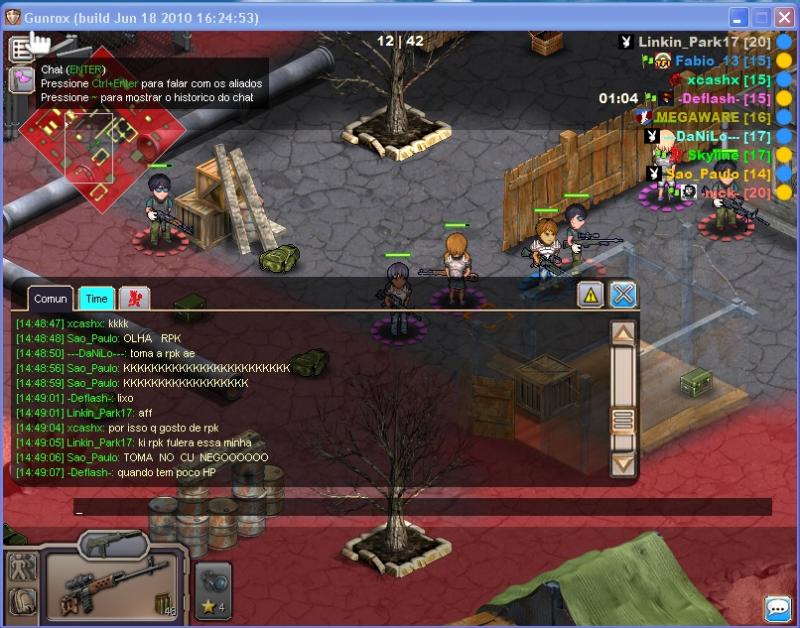
Task: Select the red emblem chat tab
Action: pyautogui.click(x=133, y=298)
